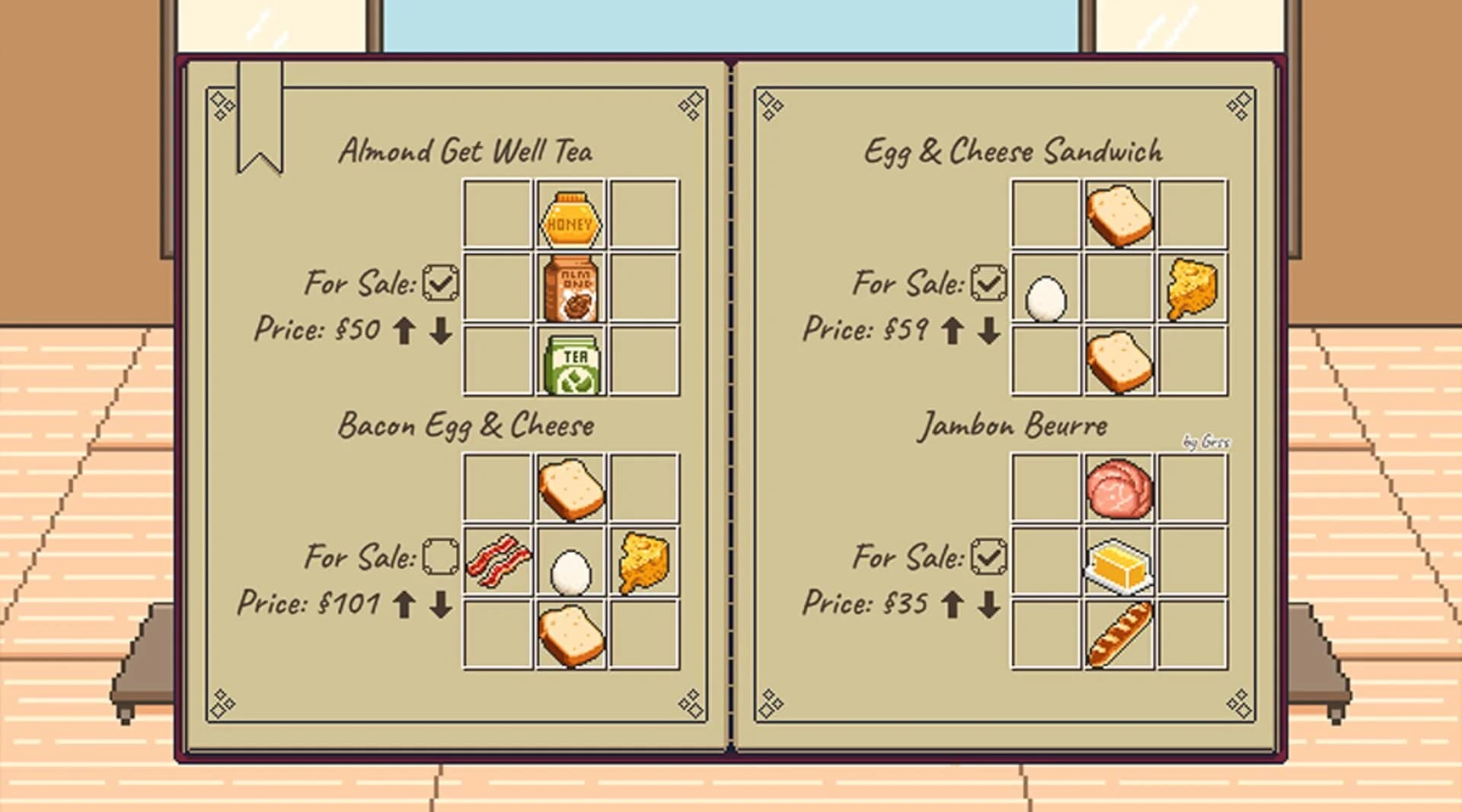Select the egg in the Bacon Egg & Cheese grid

[570, 567]
